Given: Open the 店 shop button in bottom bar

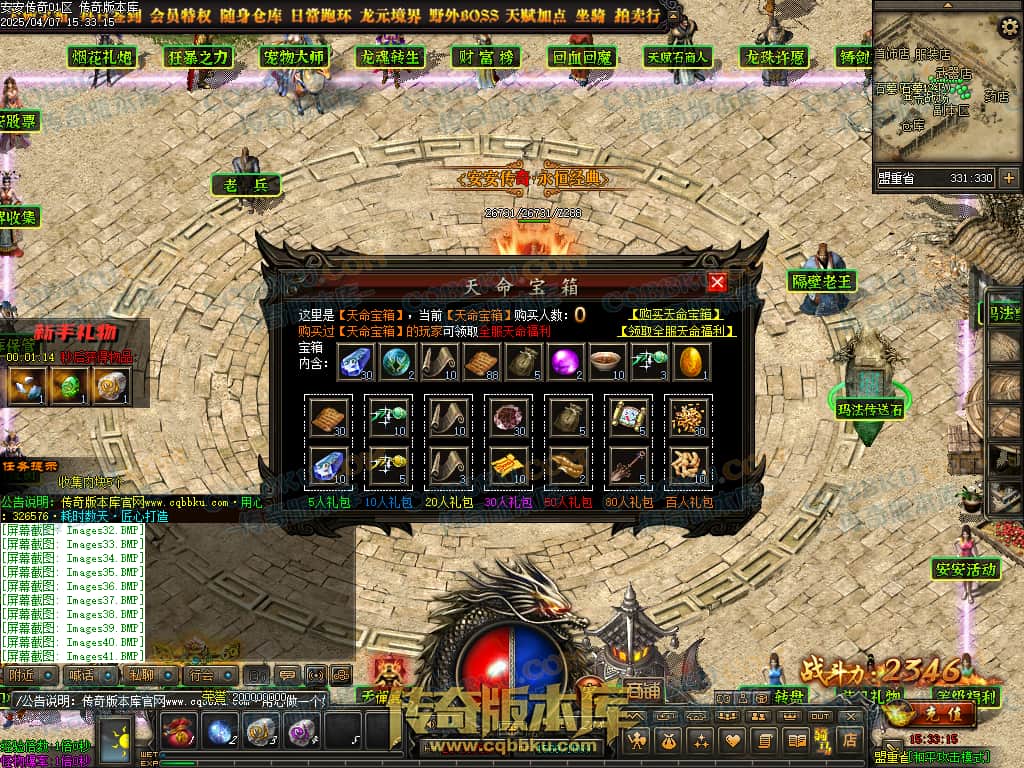Looking at the screenshot, I should (x=849, y=740).
